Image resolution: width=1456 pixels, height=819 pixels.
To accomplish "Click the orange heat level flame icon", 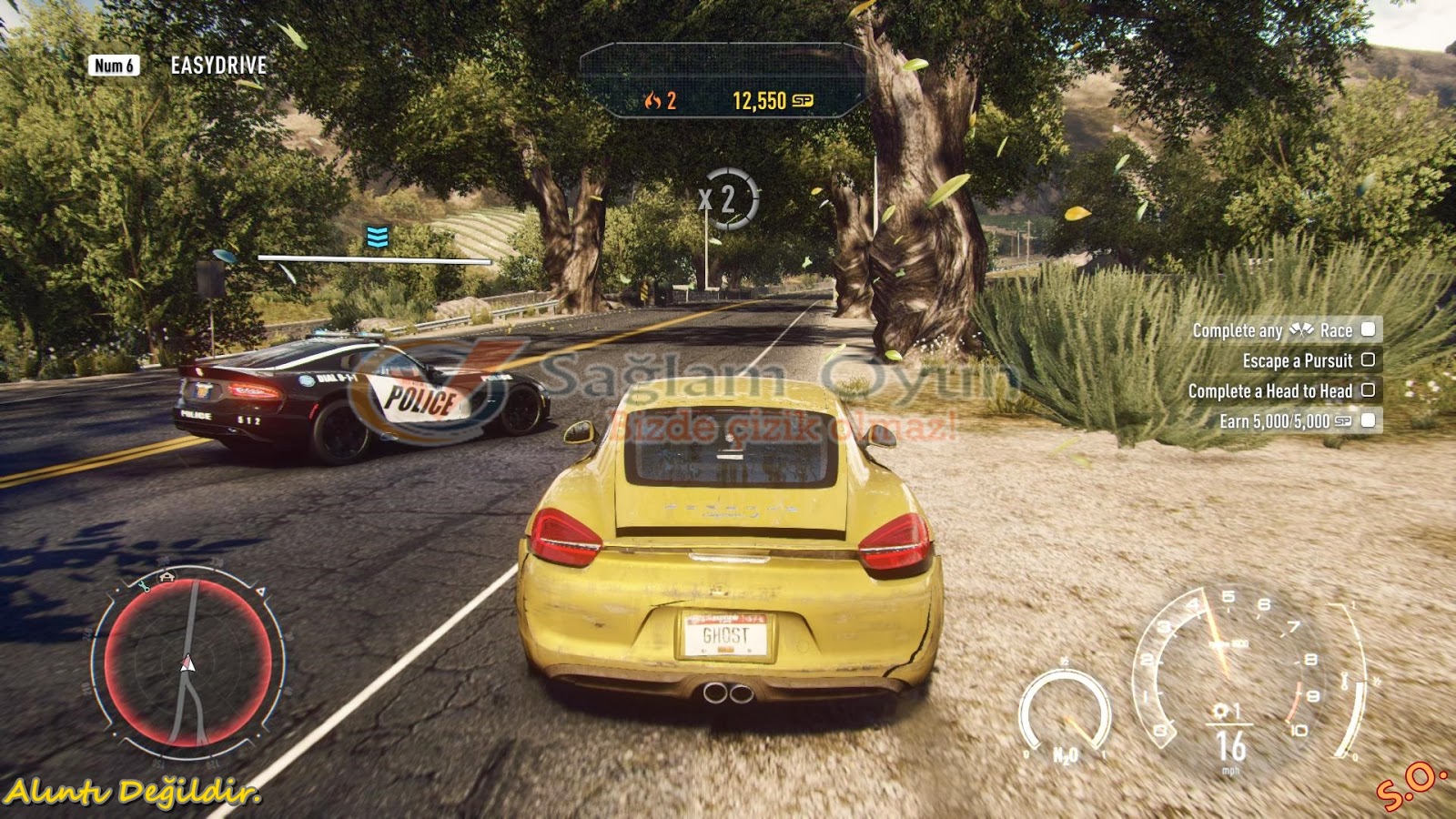I will click(652, 100).
